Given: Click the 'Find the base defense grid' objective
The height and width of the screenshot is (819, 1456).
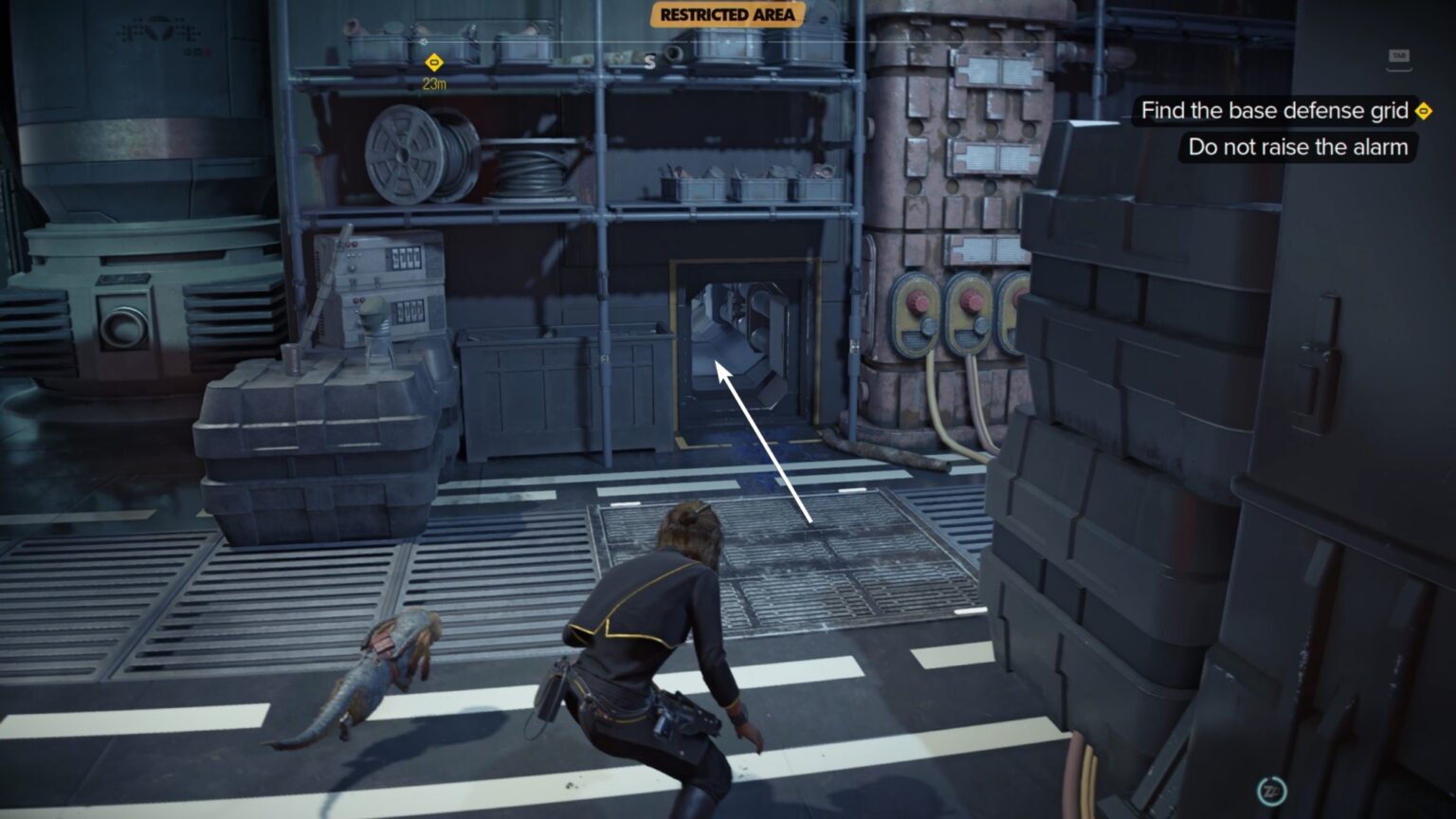Looking at the screenshot, I should (x=1275, y=110).
